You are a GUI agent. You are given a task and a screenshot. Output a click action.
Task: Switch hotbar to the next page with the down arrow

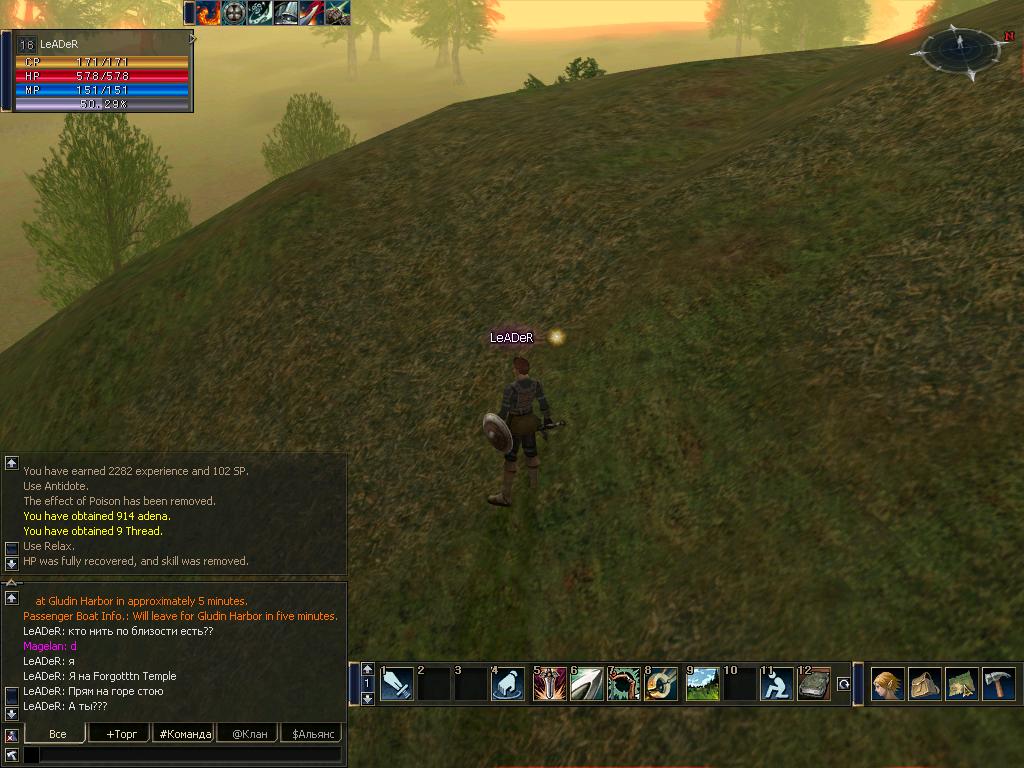367,699
